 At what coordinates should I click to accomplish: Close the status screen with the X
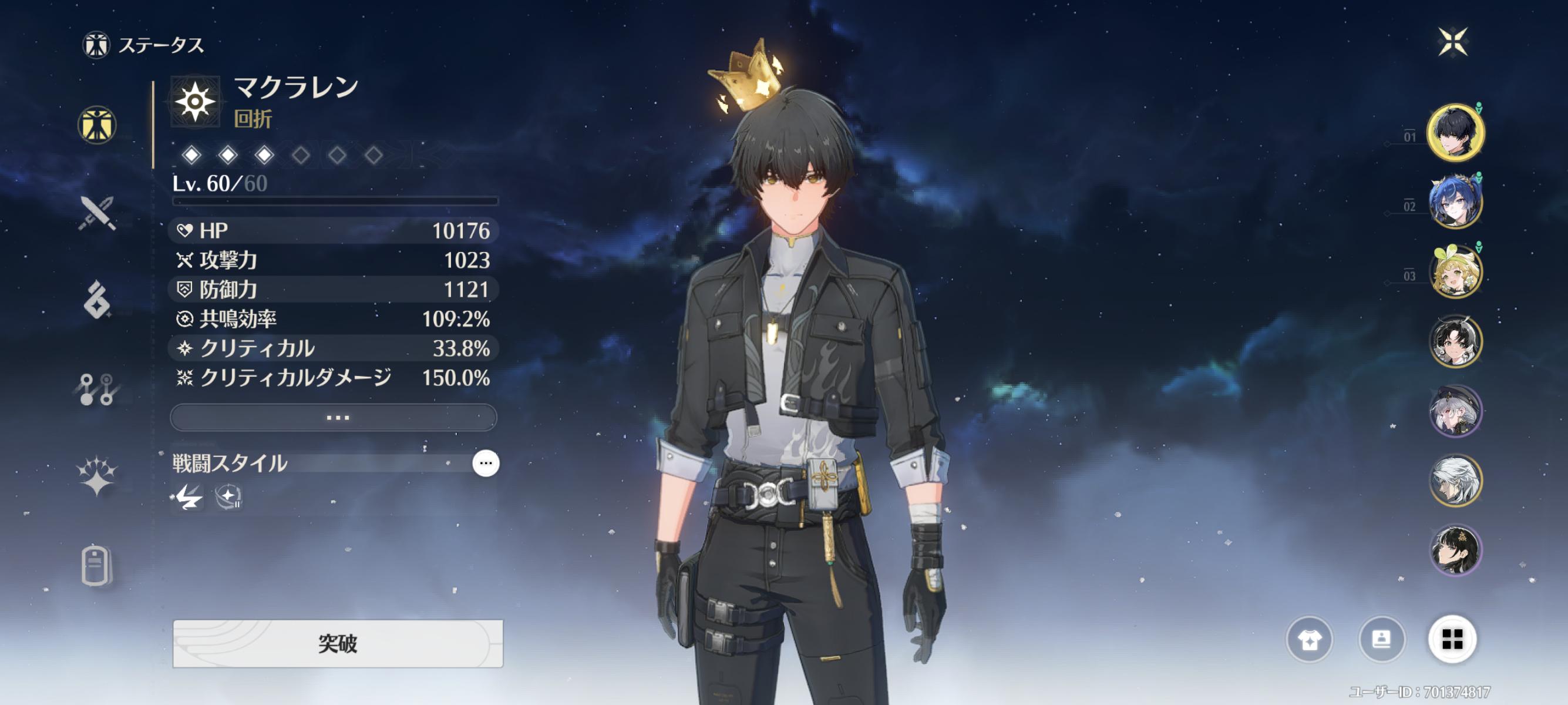tap(1453, 42)
